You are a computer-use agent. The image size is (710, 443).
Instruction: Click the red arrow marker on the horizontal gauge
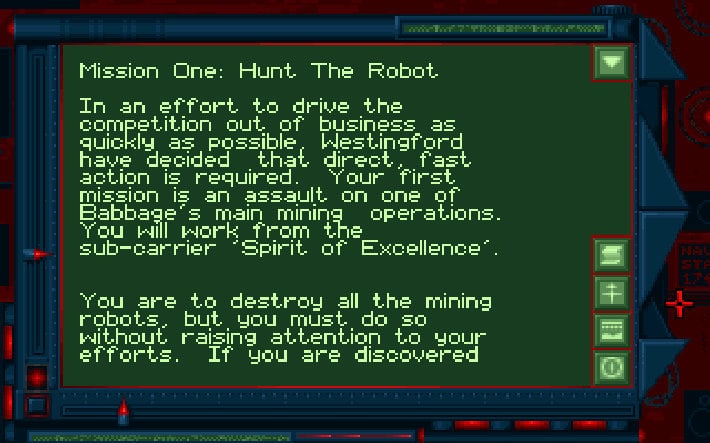tap(123, 408)
